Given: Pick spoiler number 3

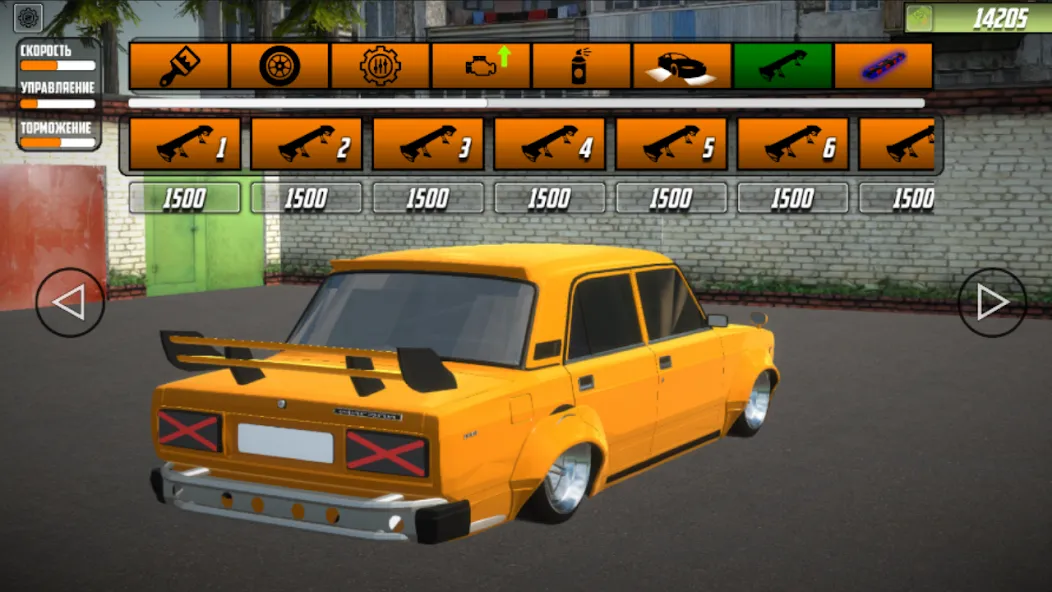Looking at the screenshot, I should point(428,145).
